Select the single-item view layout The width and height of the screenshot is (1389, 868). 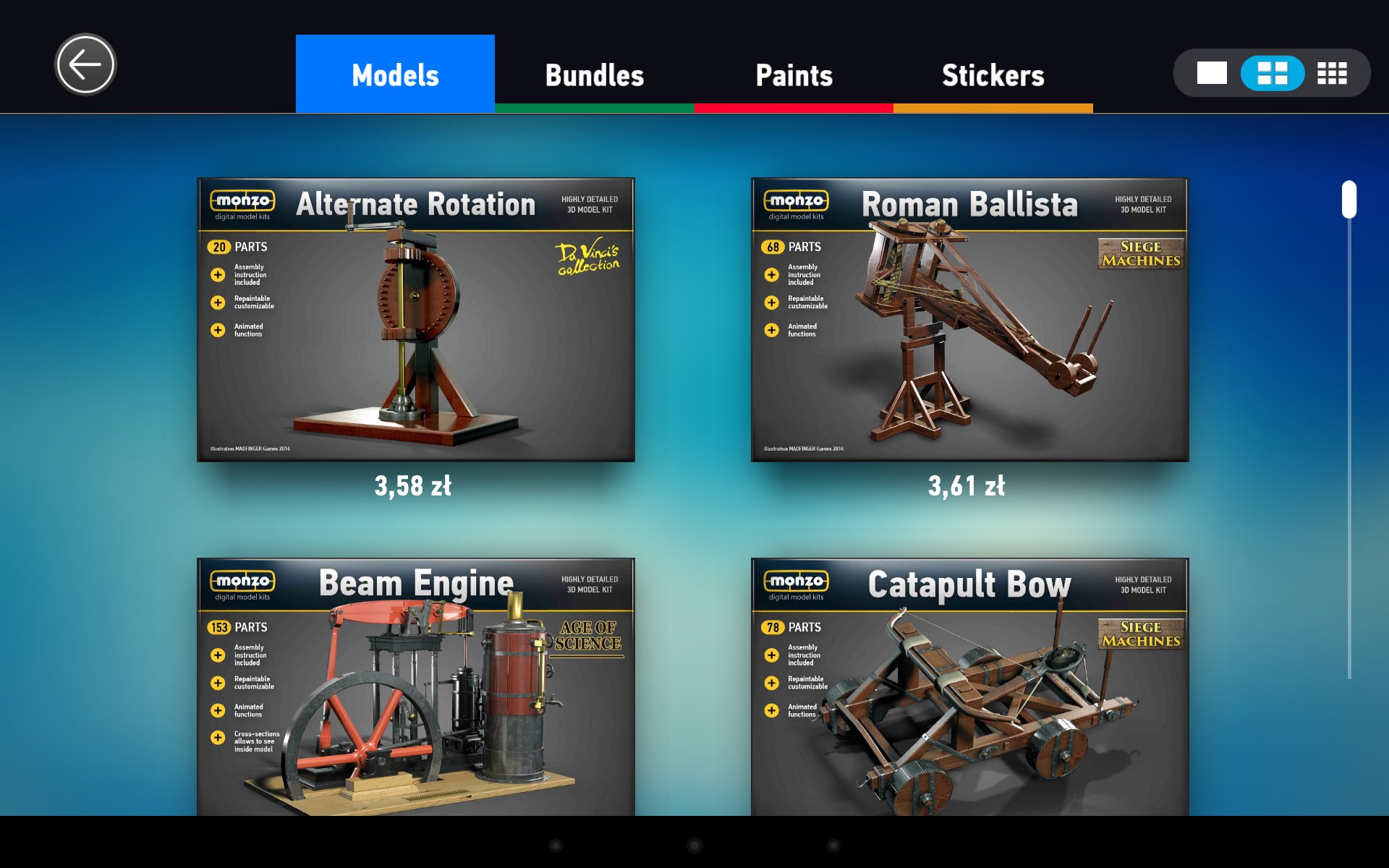pos(1212,73)
